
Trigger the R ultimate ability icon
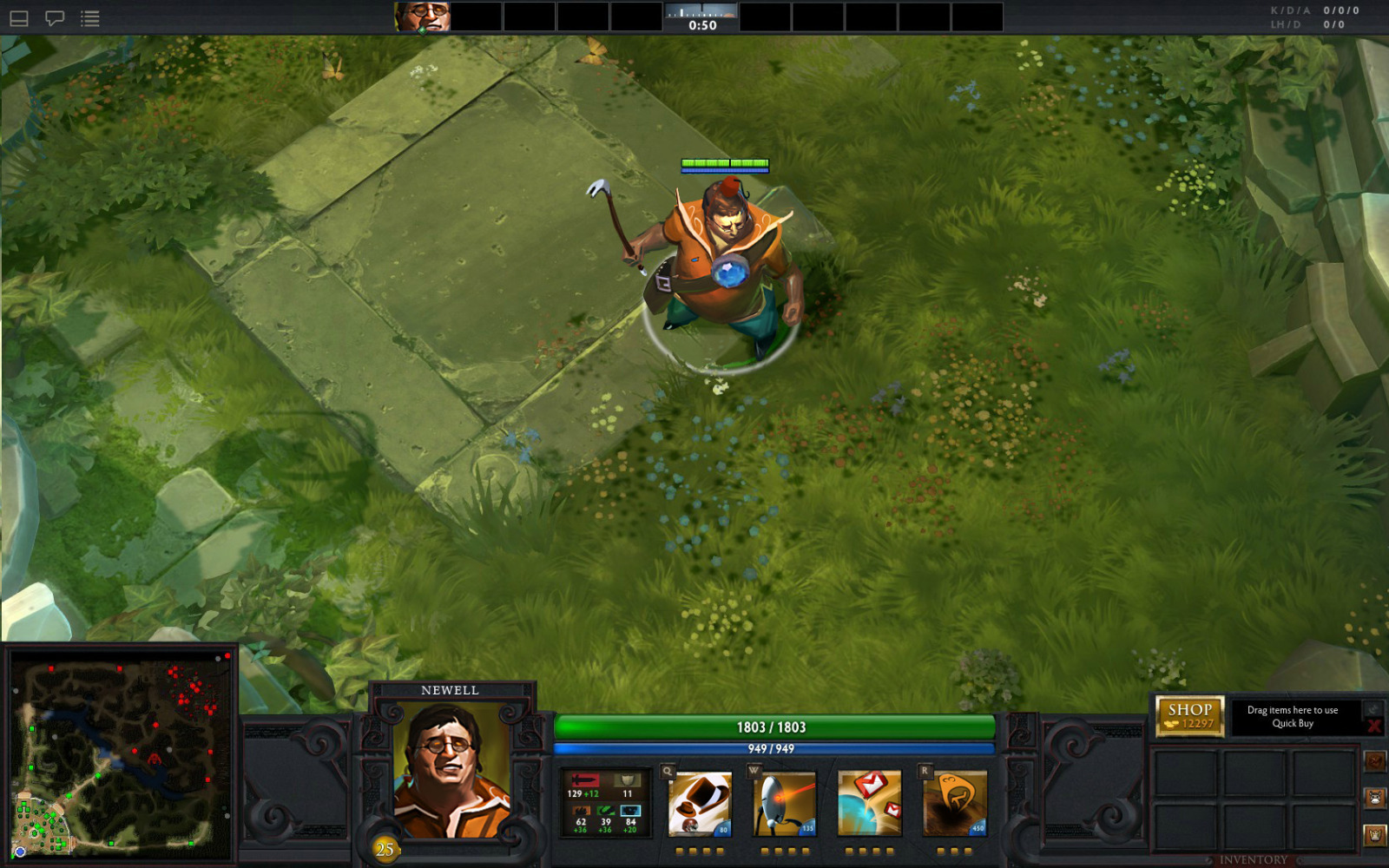coord(955,804)
